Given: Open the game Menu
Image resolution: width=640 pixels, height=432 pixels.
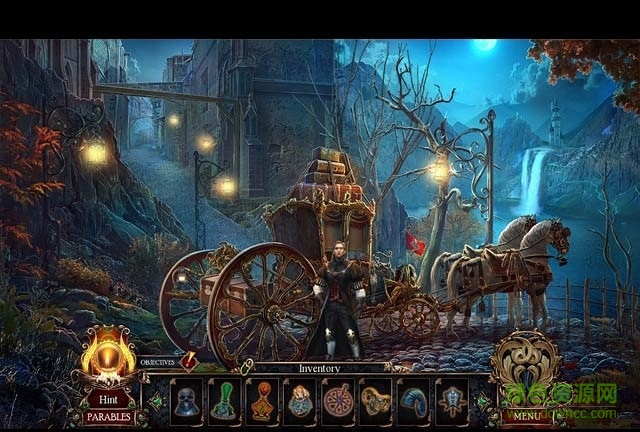Looking at the screenshot, I should point(525,414).
